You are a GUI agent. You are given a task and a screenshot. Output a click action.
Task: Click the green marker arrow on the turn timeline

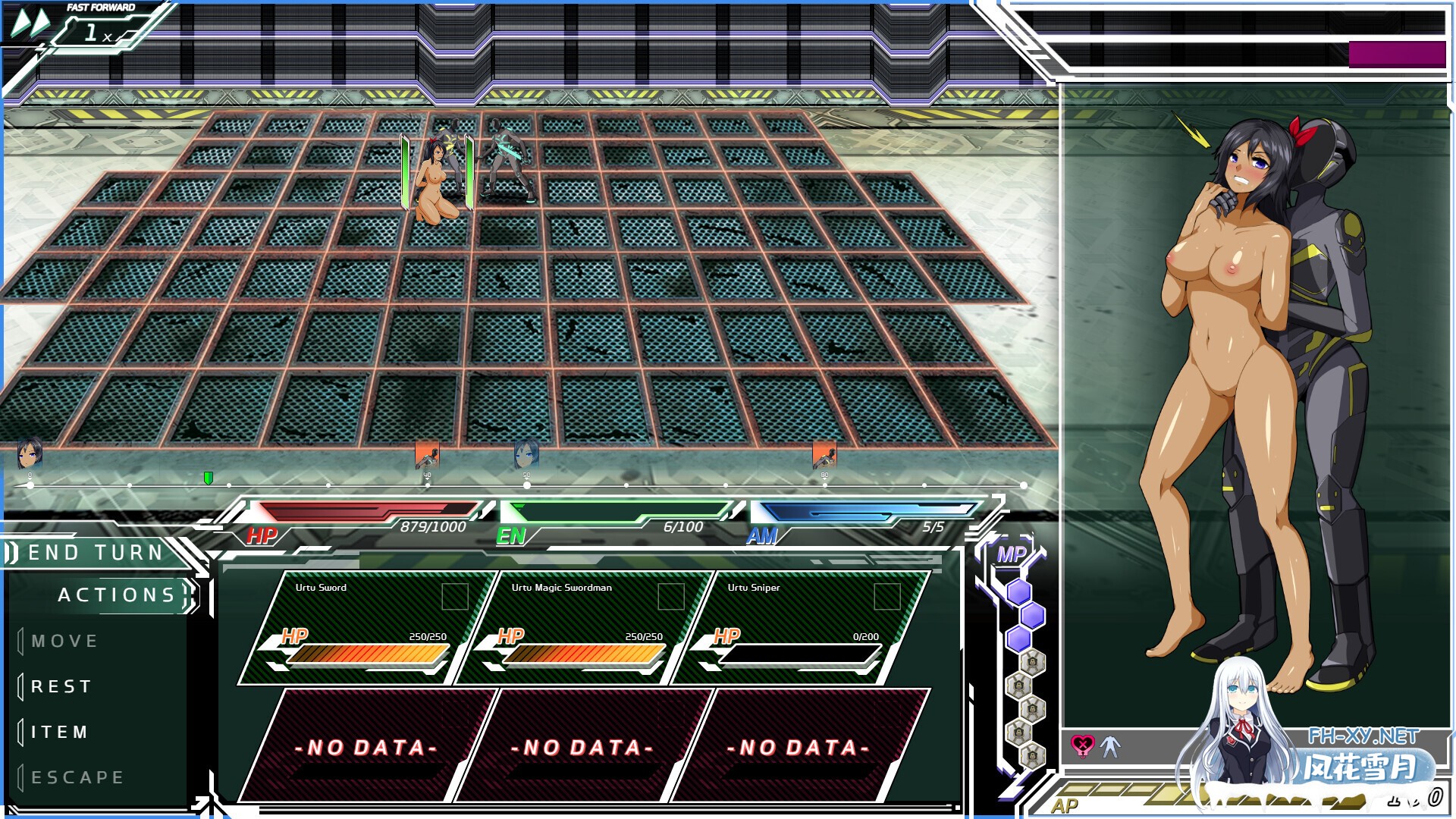(x=208, y=478)
